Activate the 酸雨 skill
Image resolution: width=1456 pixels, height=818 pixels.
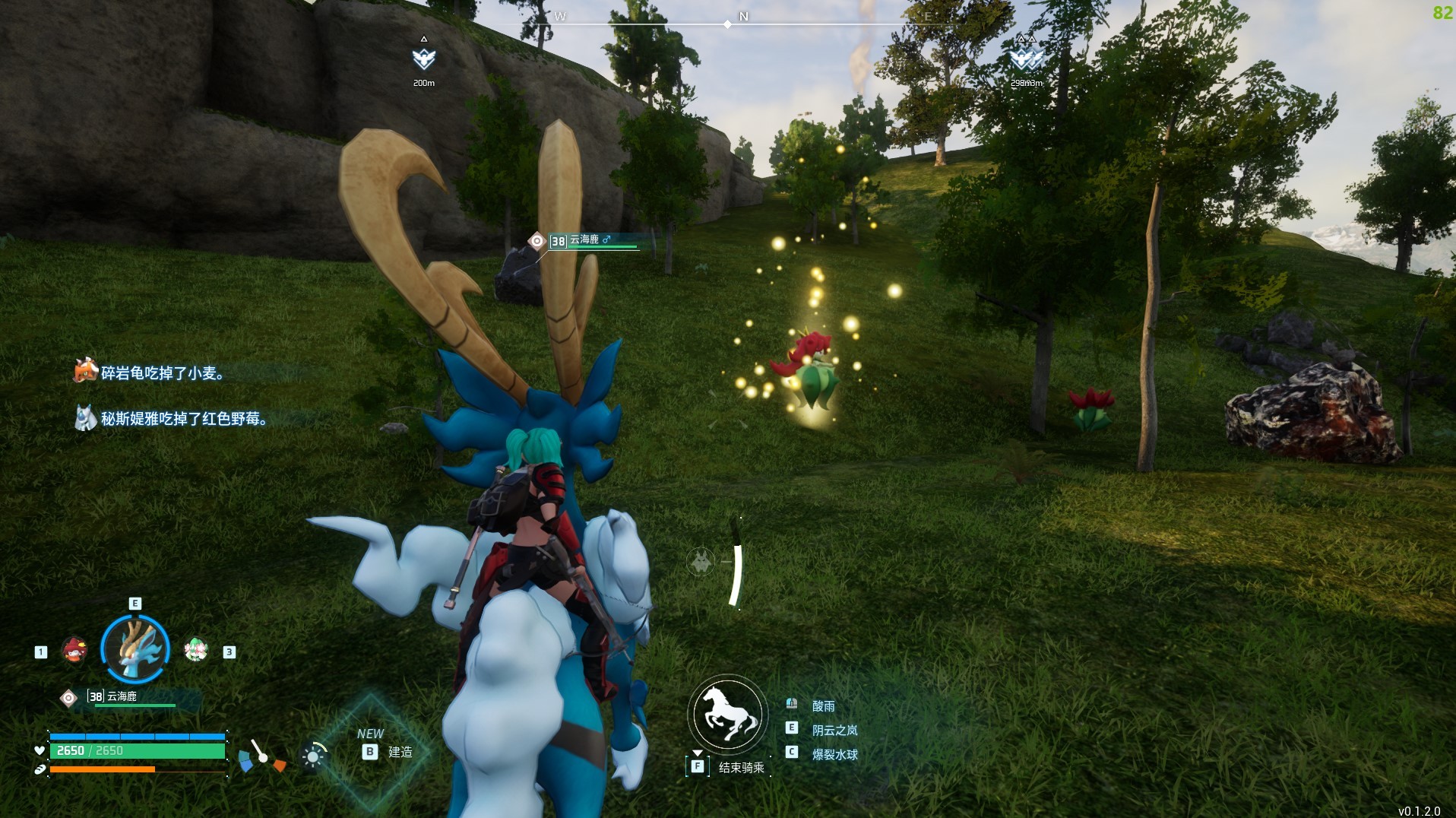tap(823, 706)
